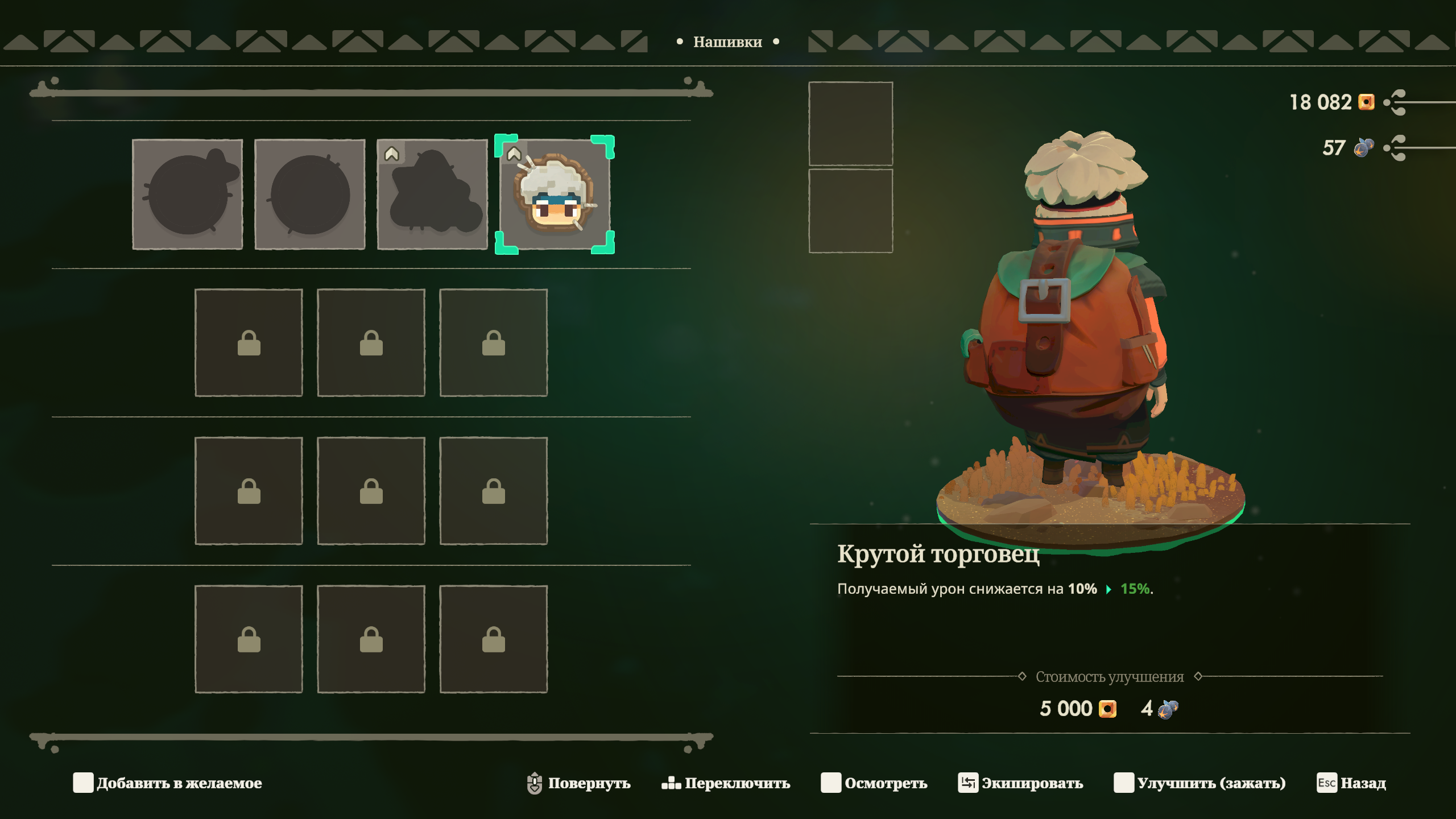Add the patch via Добавить в желаемое
This screenshot has height=819, width=1456.
[168, 783]
